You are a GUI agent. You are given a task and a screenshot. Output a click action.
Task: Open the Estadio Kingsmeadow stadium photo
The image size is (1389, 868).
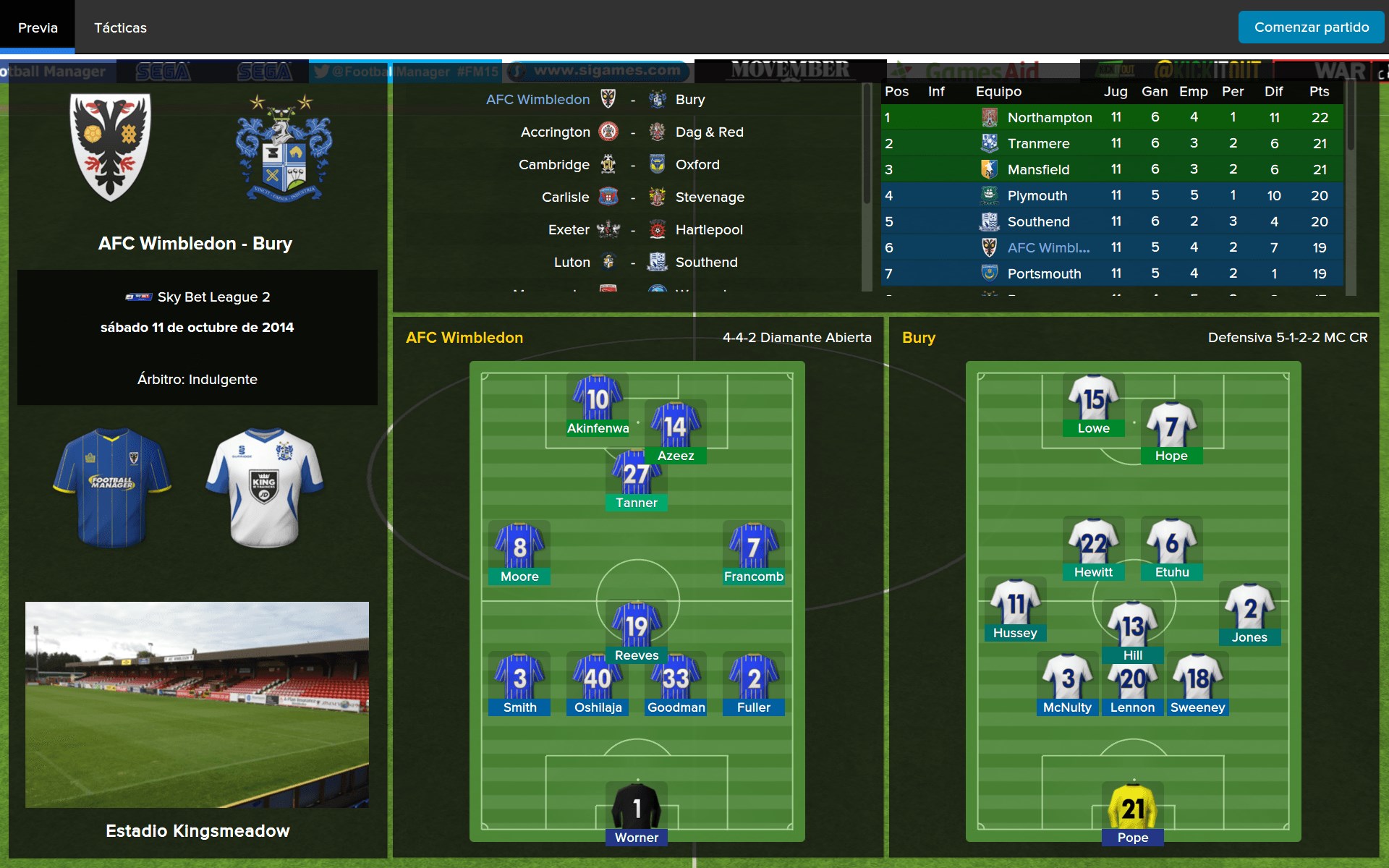click(197, 705)
